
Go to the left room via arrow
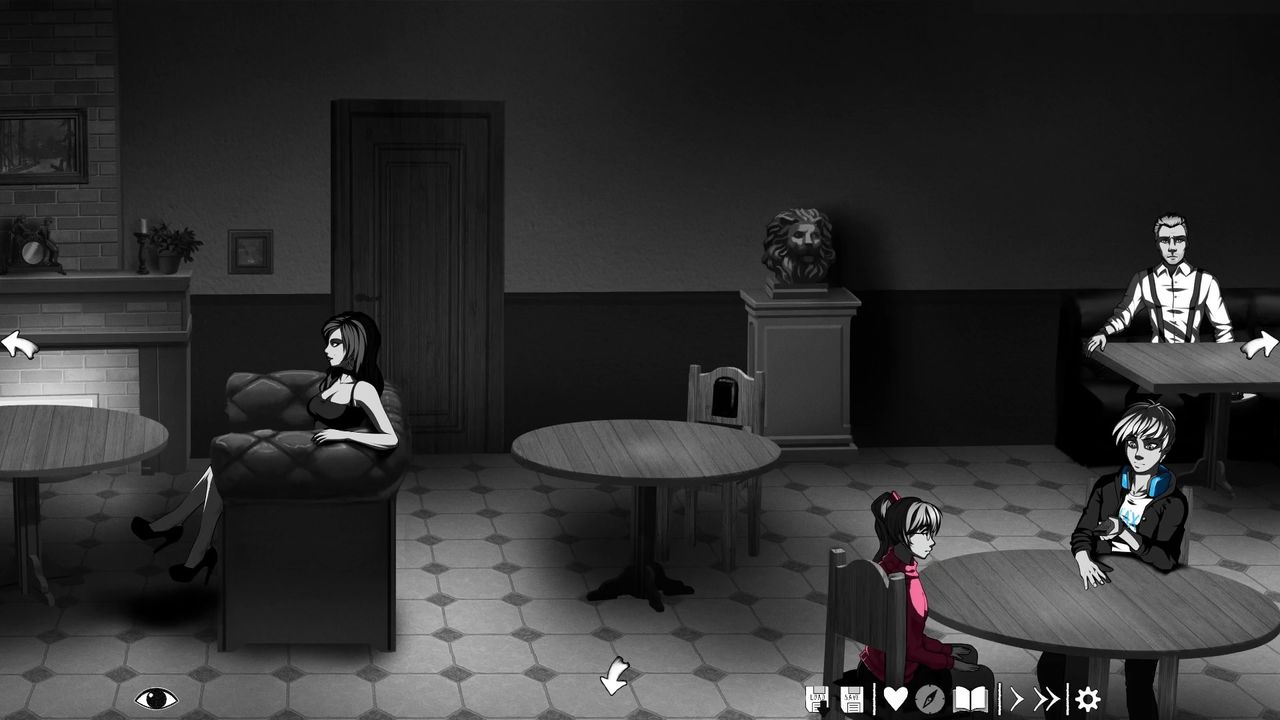tap(18, 346)
